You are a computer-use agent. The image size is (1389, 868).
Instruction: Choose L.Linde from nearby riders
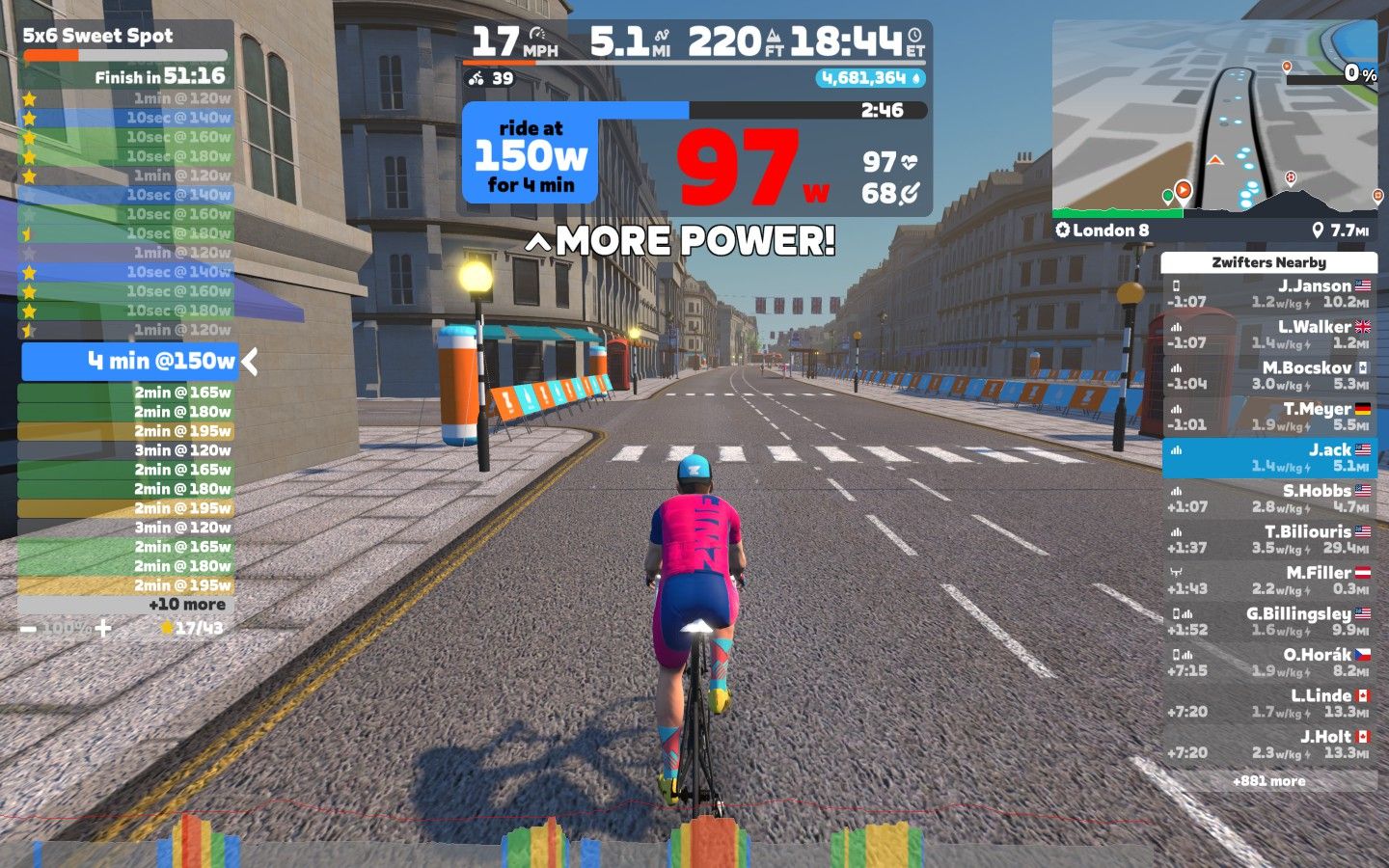[x=1268, y=703]
